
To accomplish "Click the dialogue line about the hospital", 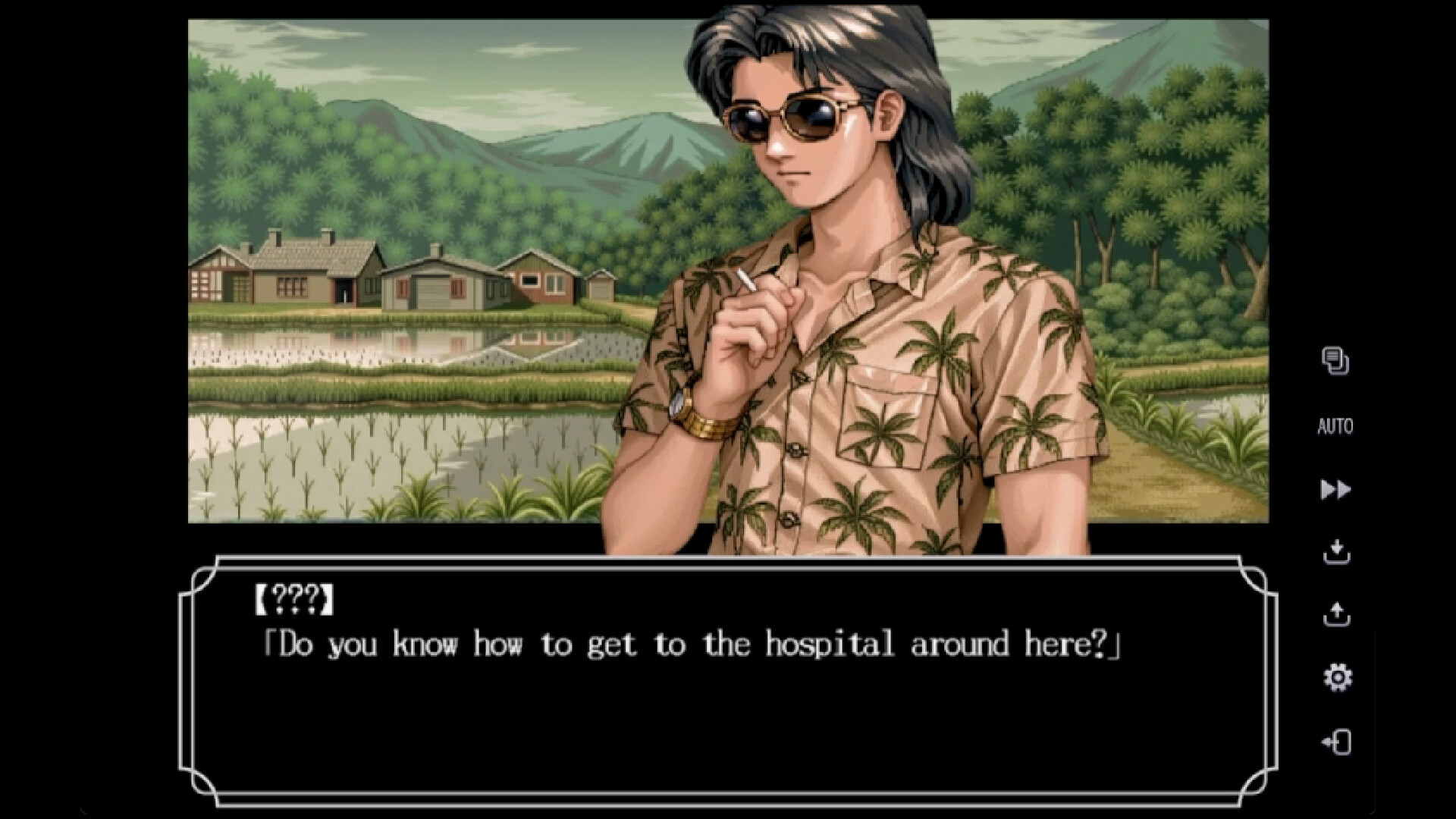I will pos(682,643).
